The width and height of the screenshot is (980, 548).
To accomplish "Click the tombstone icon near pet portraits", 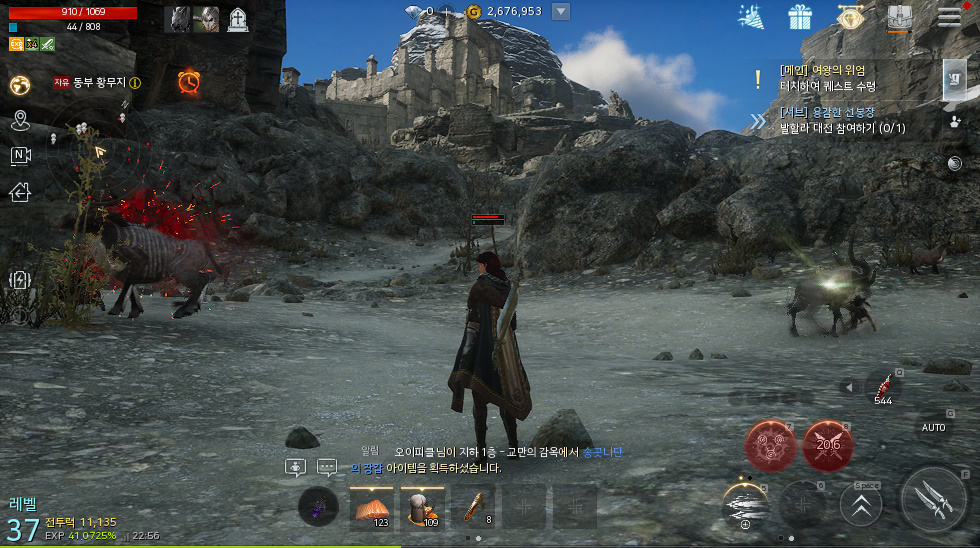I will (238, 19).
